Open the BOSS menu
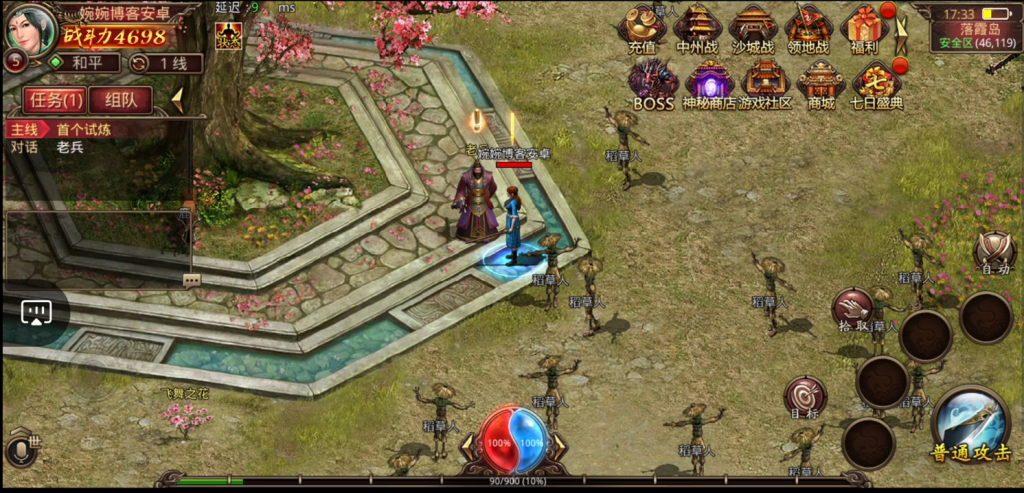Screen dimensions: 1024x493 [x=653, y=83]
